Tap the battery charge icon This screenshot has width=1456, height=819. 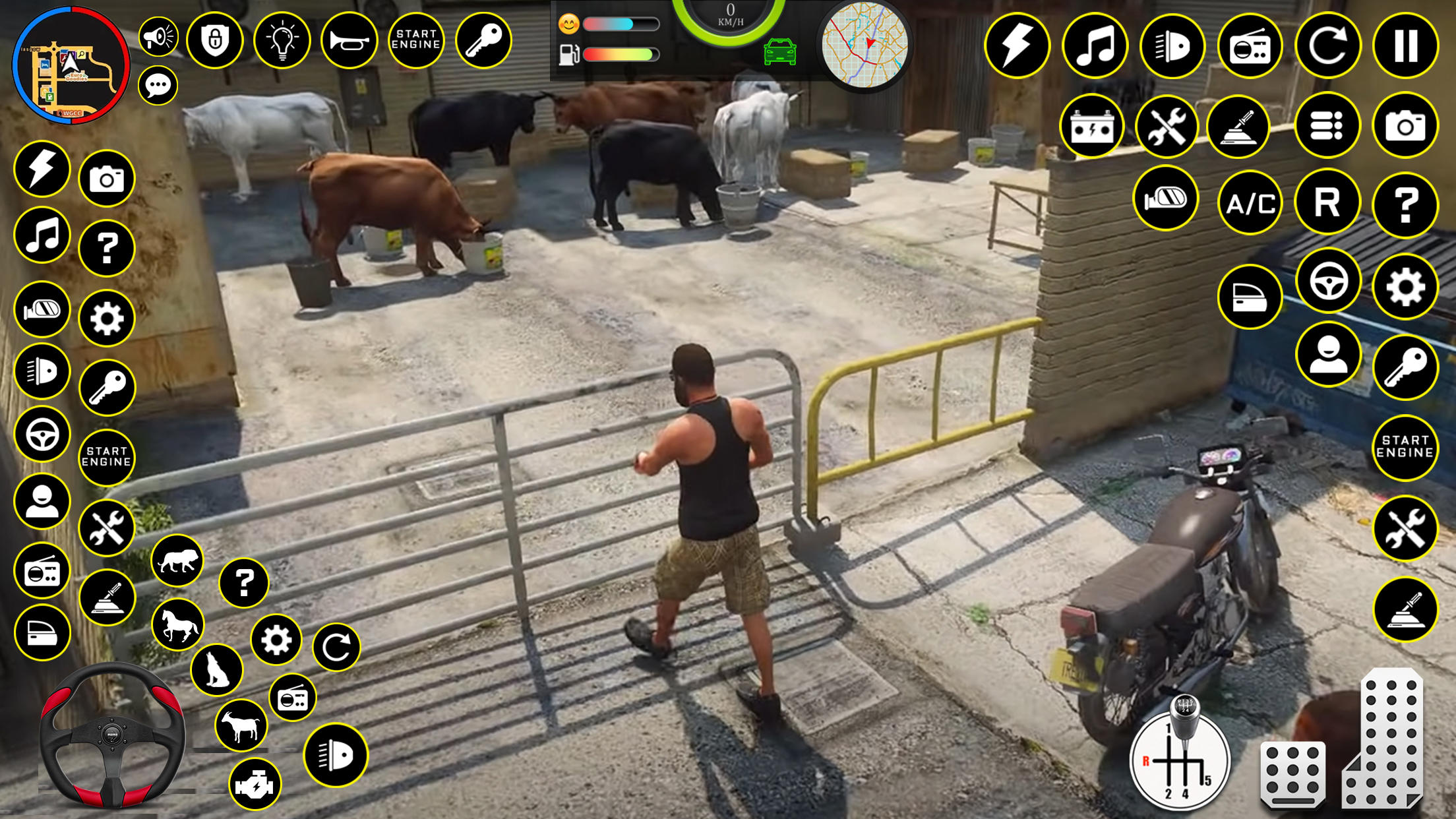(x=1093, y=127)
